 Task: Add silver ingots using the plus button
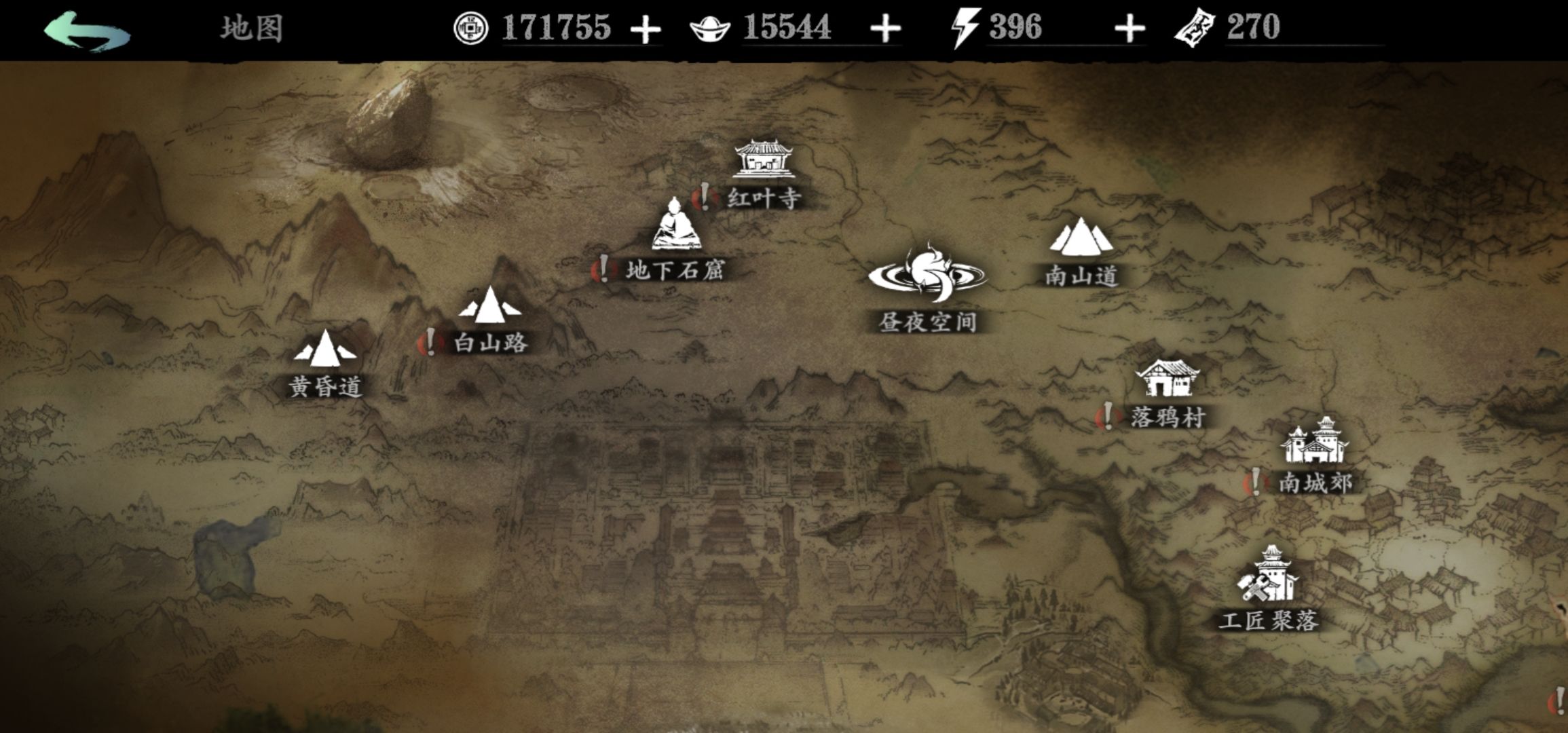click(x=885, y=30)
